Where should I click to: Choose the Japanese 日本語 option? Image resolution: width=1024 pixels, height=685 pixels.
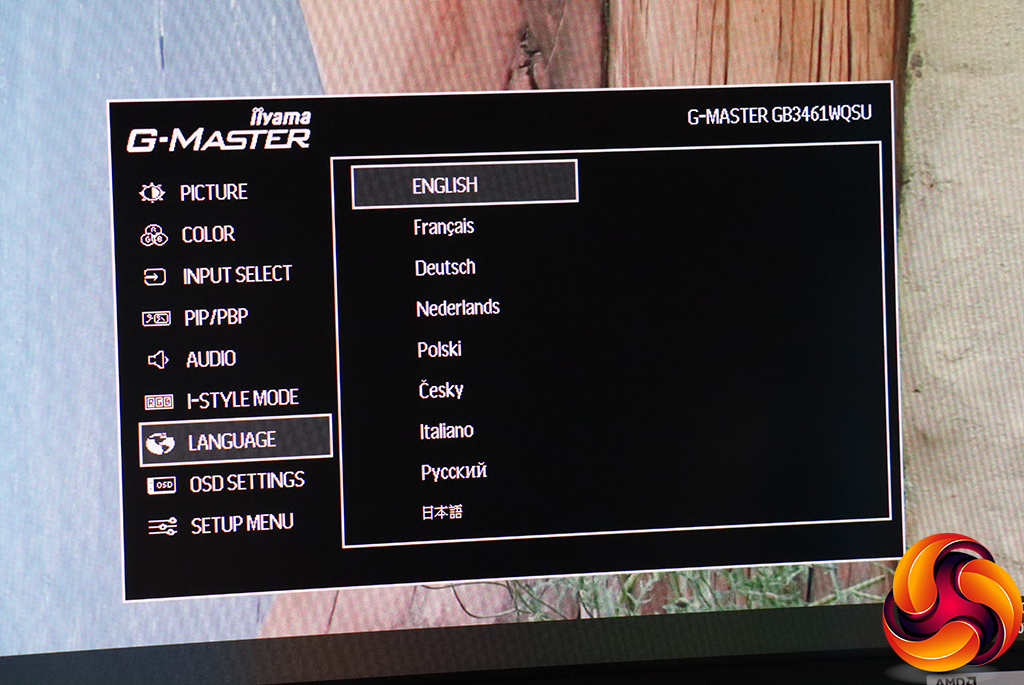coord(442,513)
